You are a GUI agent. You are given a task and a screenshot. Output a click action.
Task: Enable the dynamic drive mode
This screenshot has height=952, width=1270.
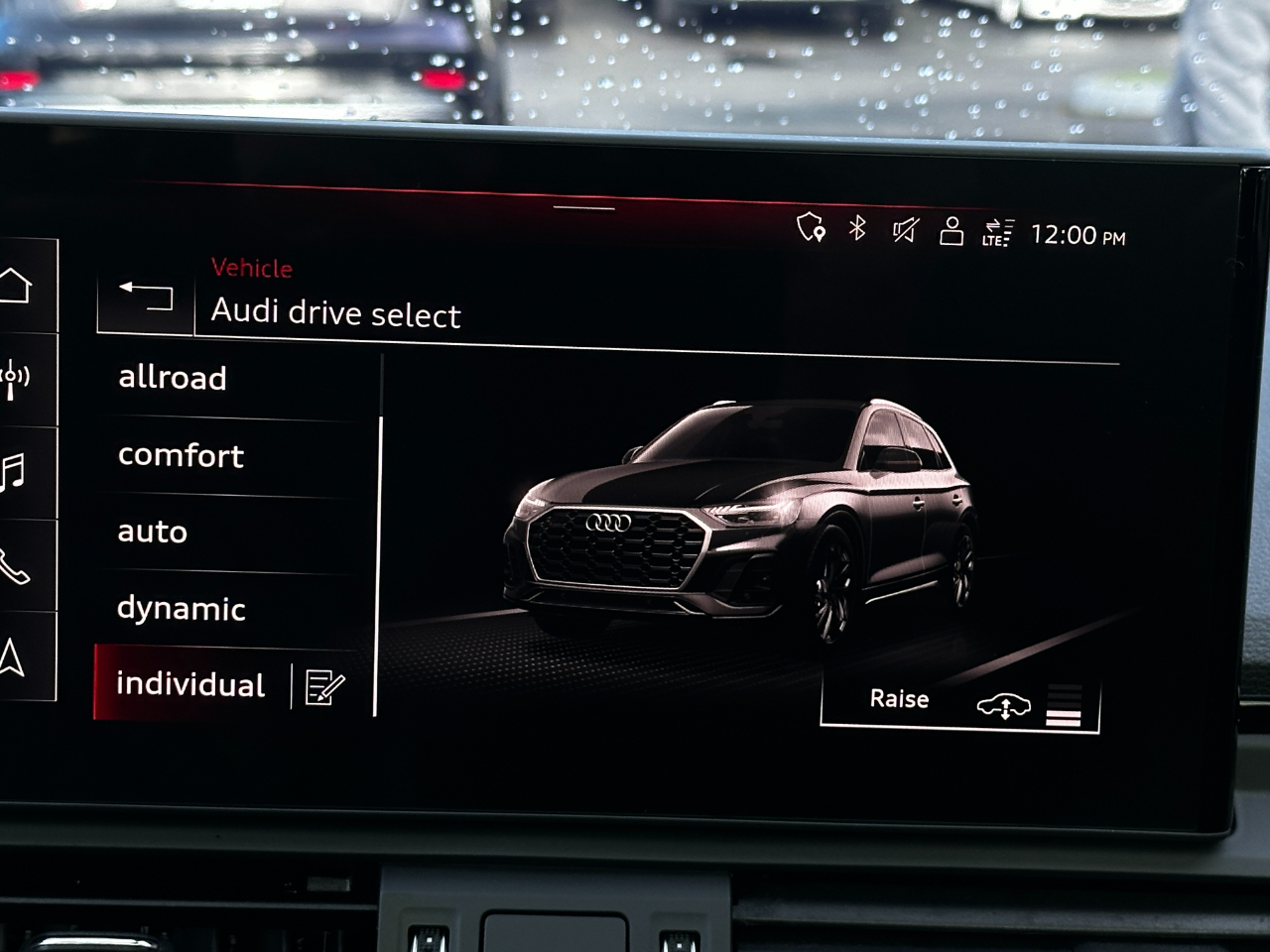pos(183,609)
